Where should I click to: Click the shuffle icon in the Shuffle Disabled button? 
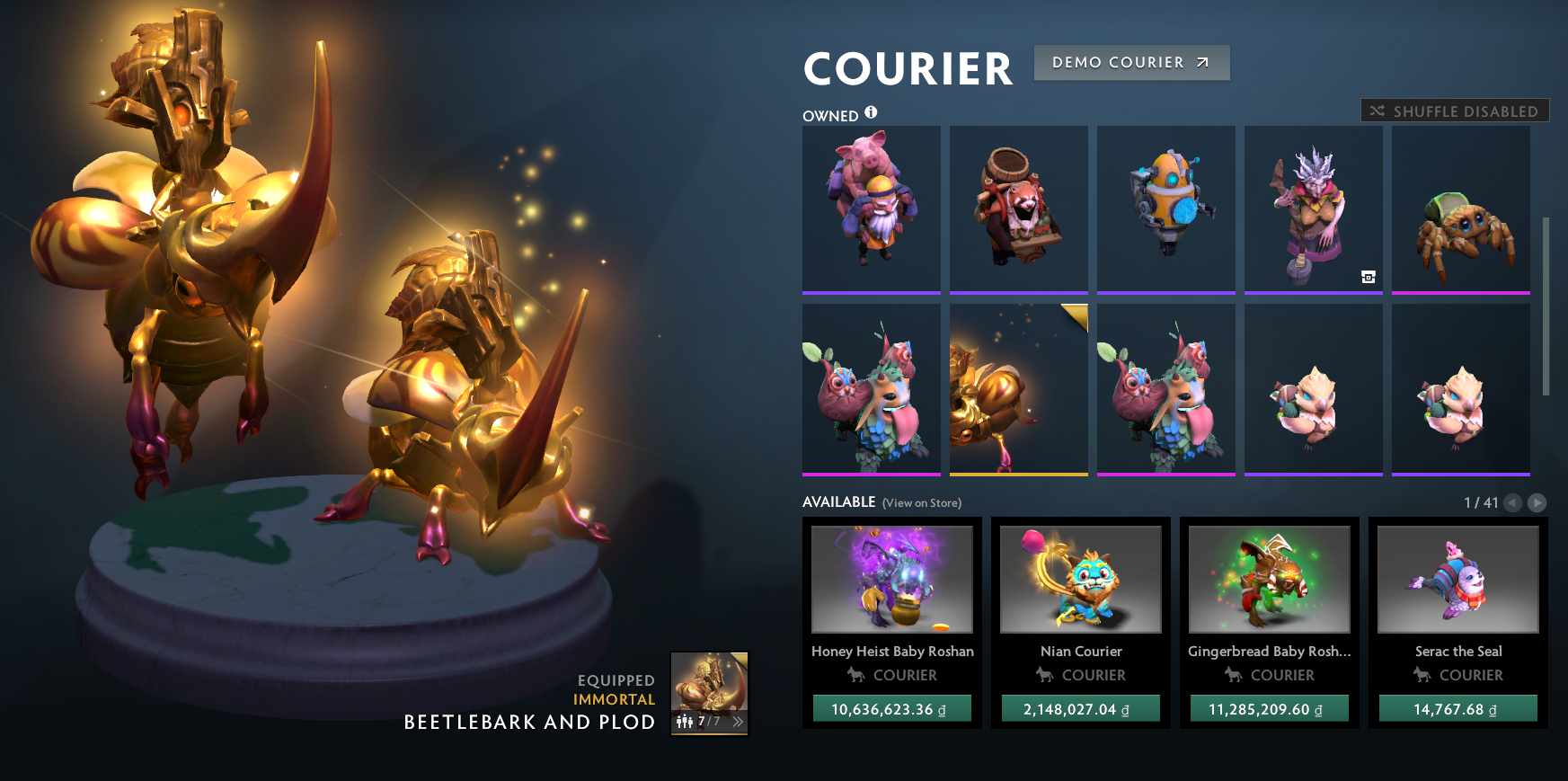point(1376,111)
